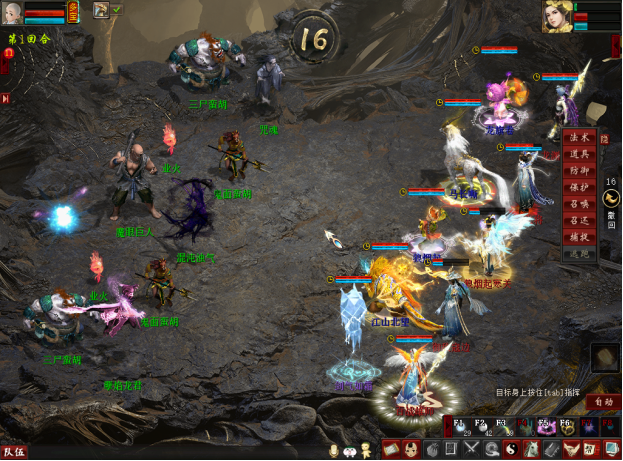Hide the battle command menu with 隐
This screenshot has height=461, width=623.
pos(604,142)
